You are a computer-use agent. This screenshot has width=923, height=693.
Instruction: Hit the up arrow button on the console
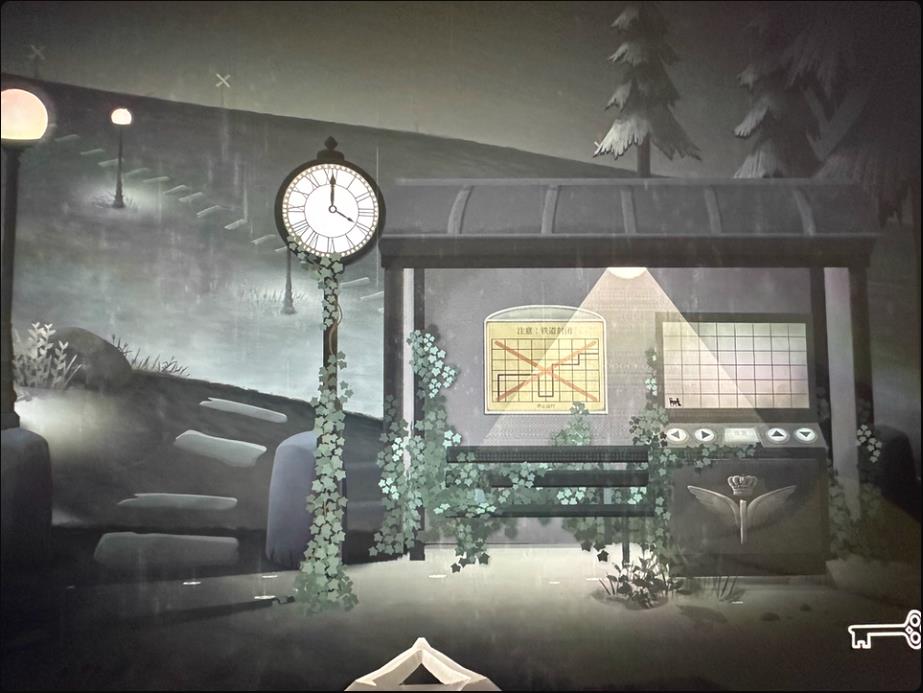click(x=778, y=435)
